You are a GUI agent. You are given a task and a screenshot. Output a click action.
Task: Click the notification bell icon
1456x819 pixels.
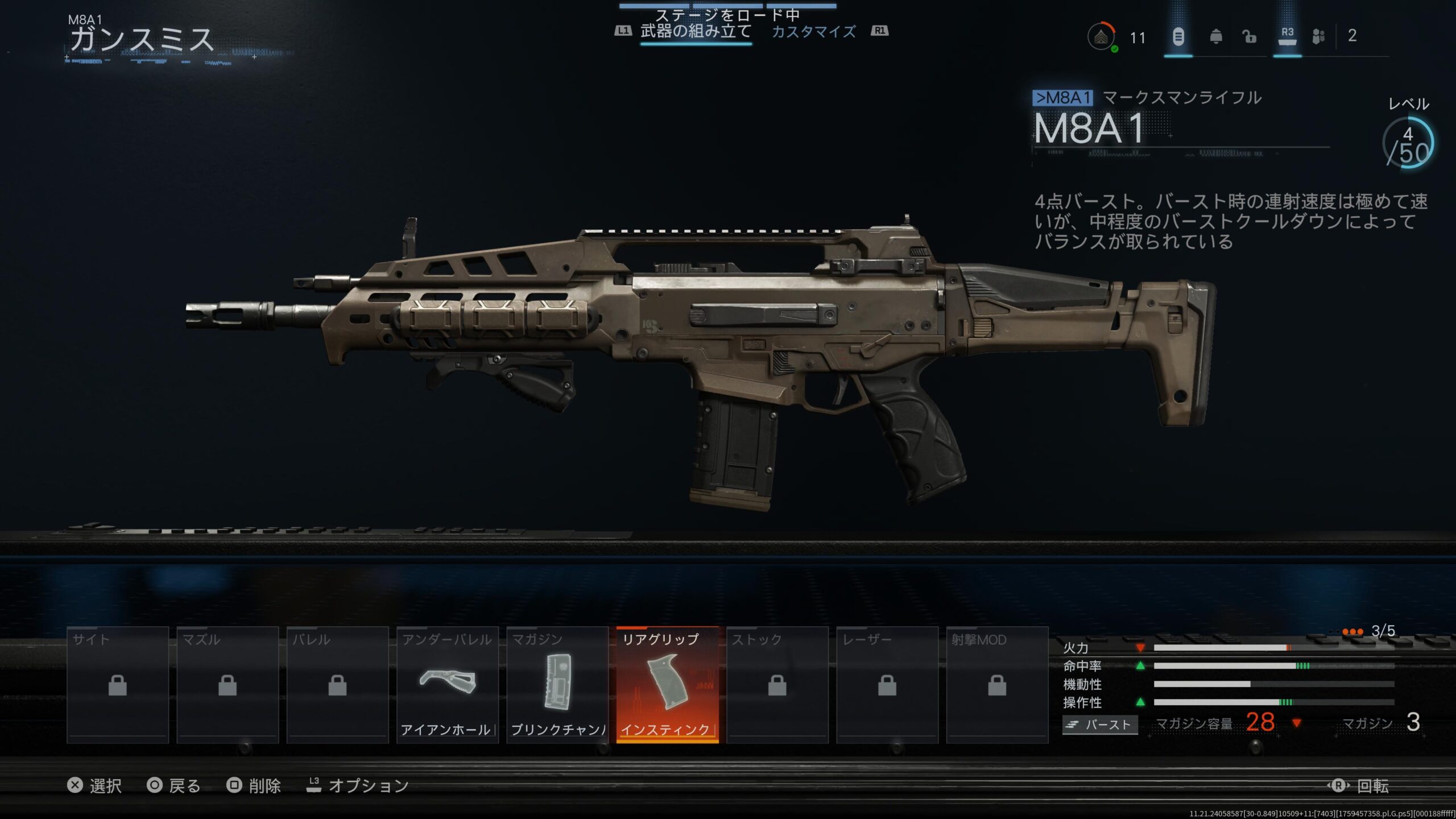1215,37
